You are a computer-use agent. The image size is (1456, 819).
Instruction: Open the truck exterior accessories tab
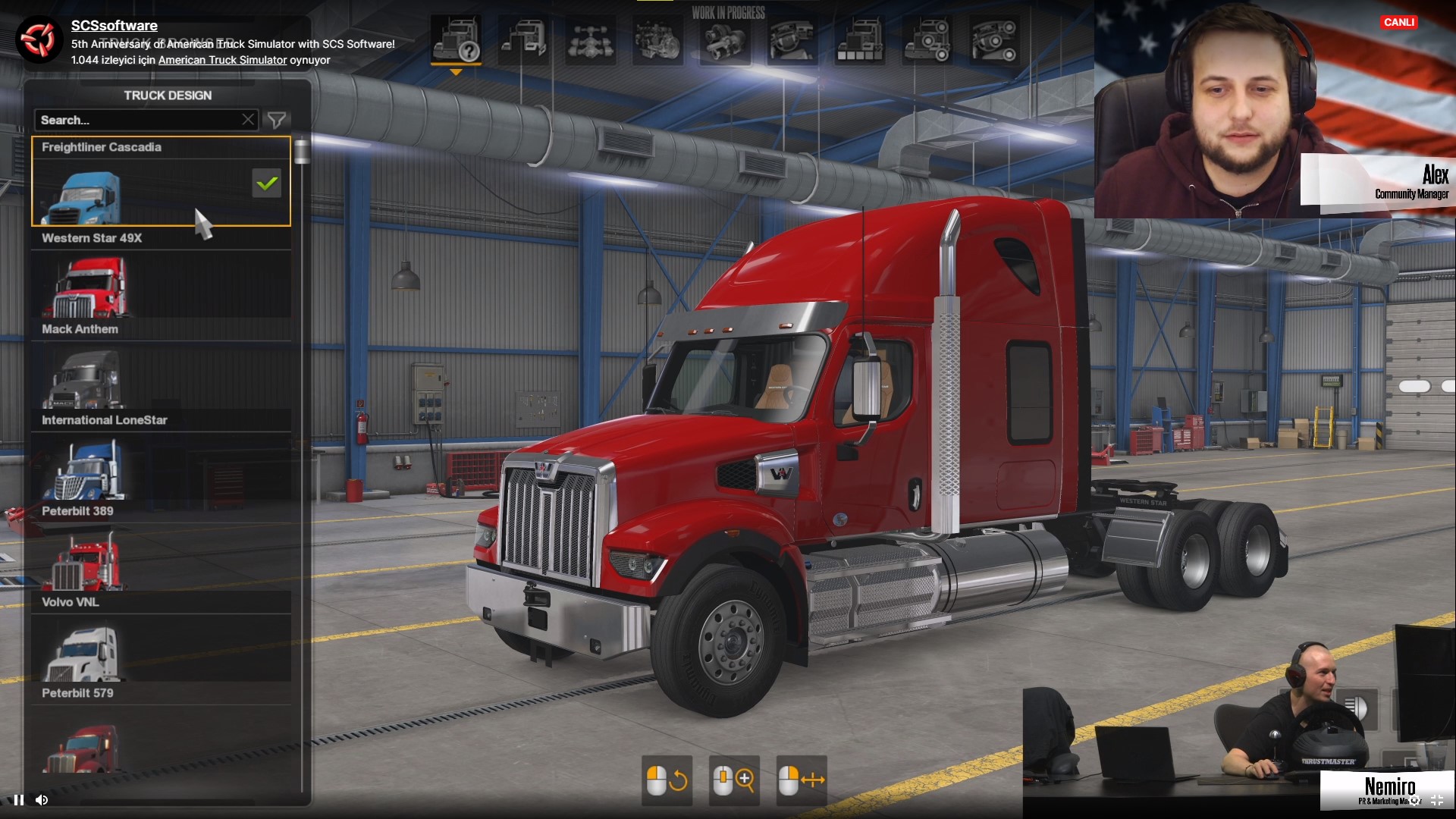point(926,39)
